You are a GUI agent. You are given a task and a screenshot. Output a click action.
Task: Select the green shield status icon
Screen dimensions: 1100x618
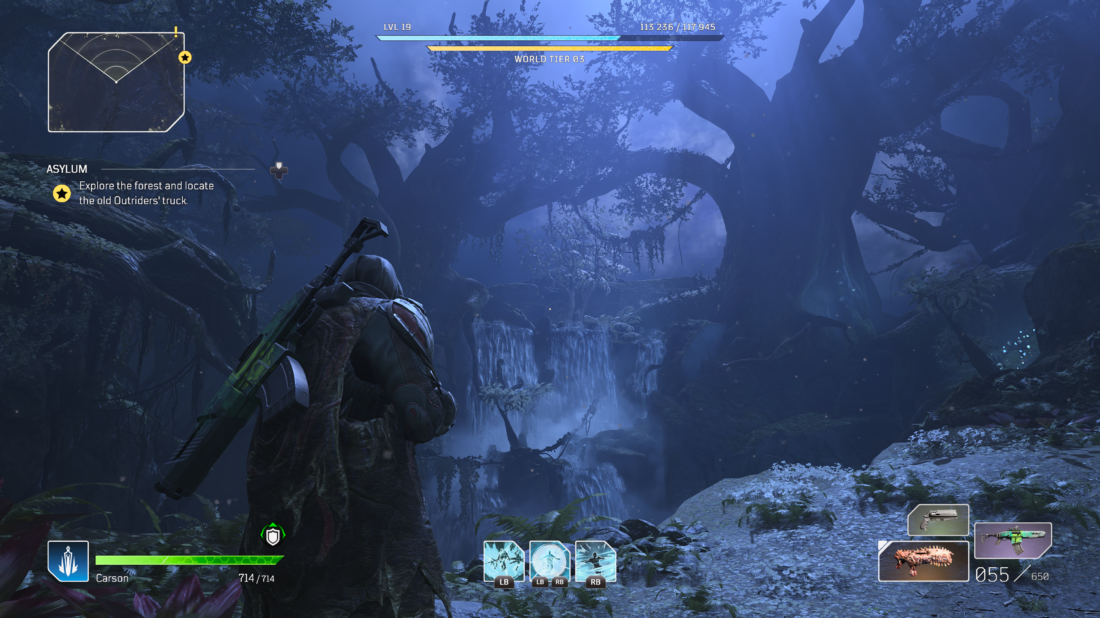pos(271,536)
